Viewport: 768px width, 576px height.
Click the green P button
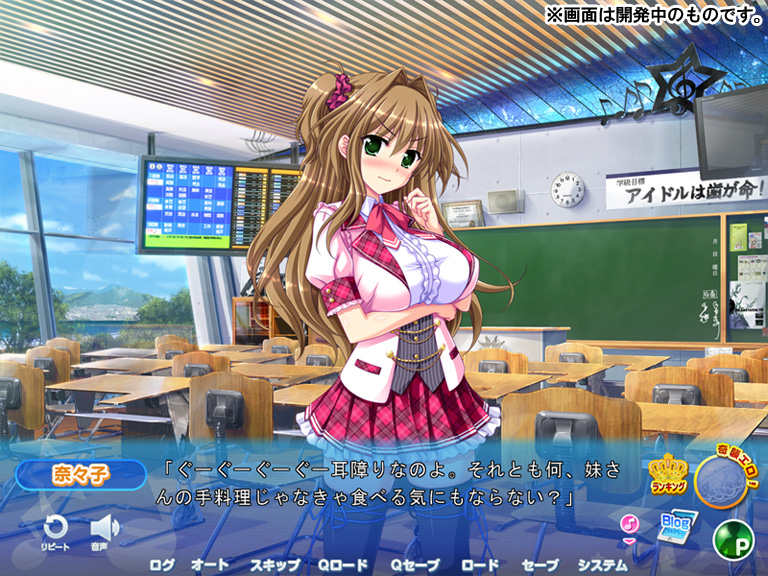[732, 540]
